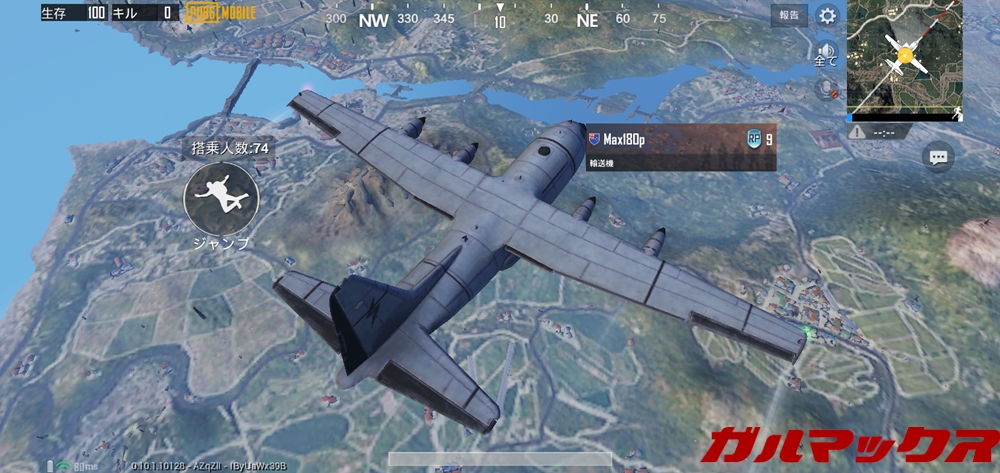1000x473 pixels.
Task: Open the 報告 report button
Action: point(789,15)
